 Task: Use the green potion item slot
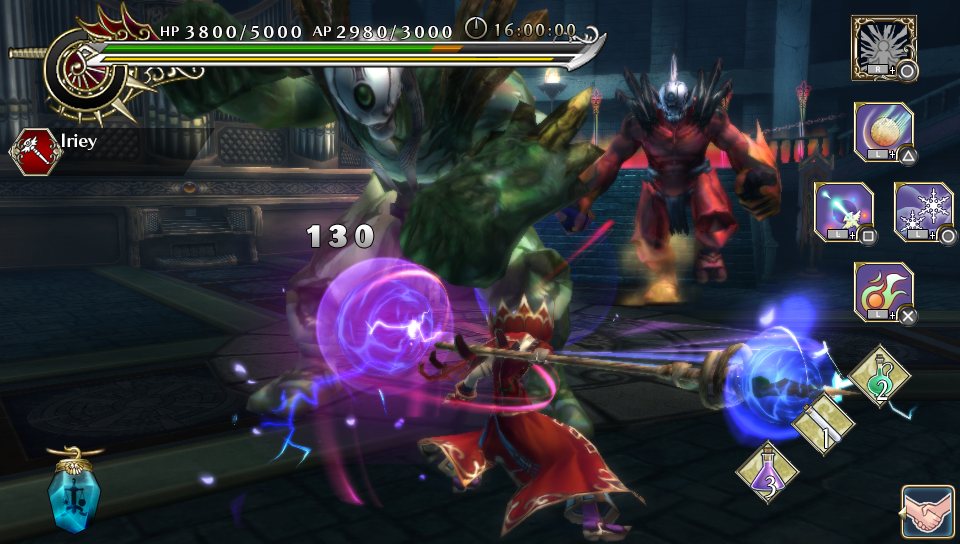click(879, 377)
